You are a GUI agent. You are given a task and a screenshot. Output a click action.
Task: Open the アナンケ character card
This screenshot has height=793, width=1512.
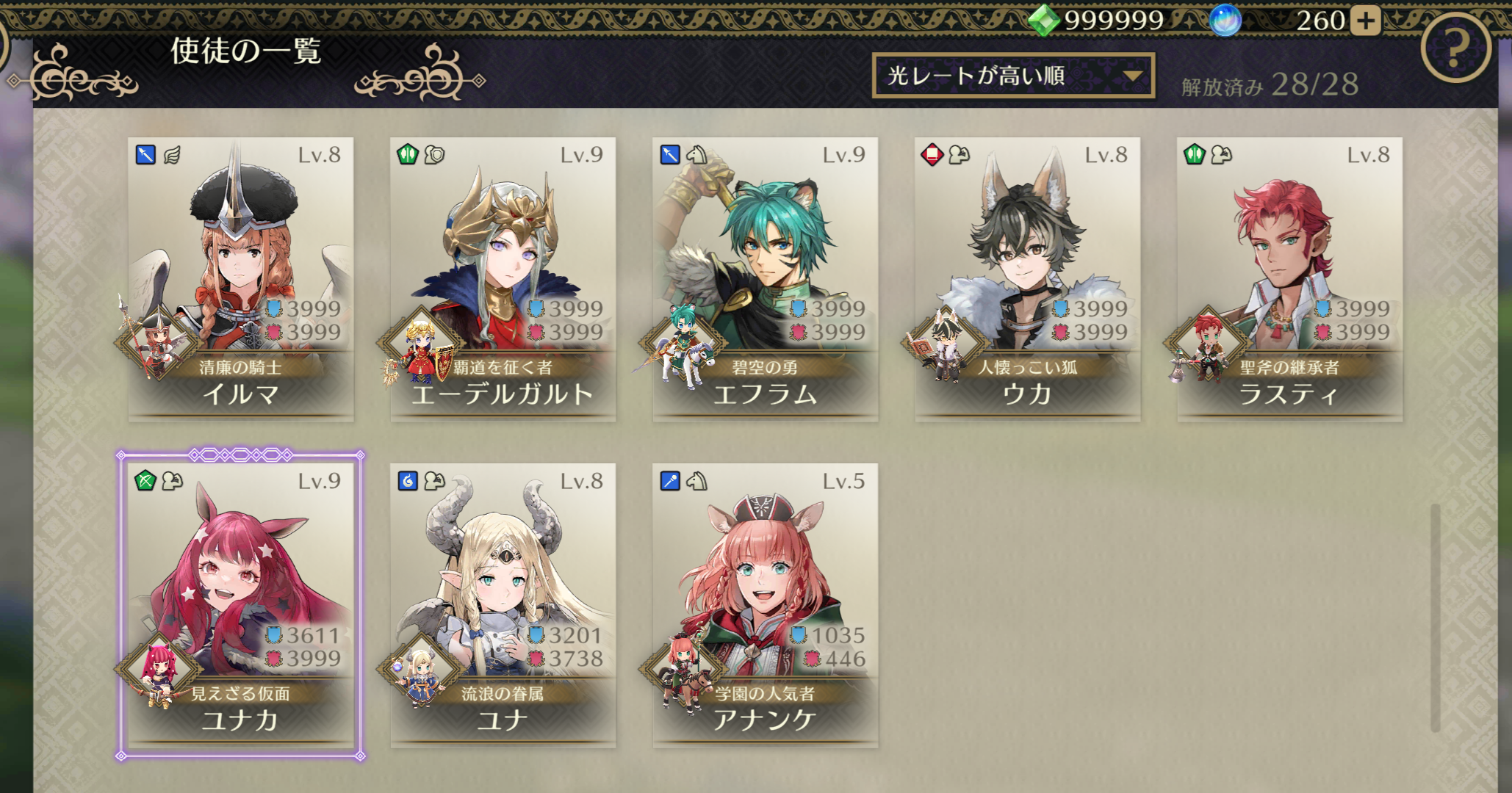(x=766, y=605)
